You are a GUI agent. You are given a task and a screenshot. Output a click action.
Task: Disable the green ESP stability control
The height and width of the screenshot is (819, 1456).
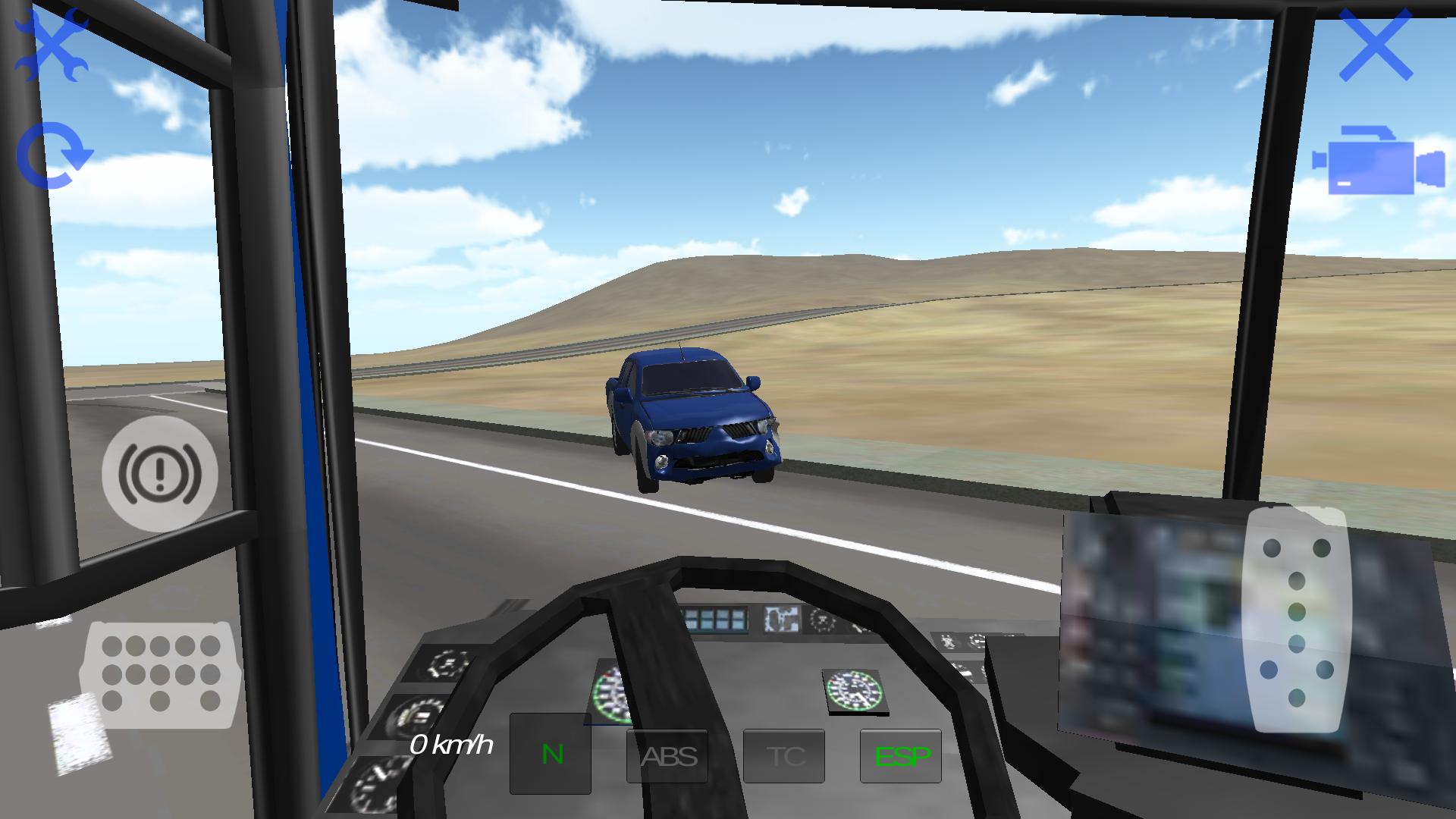(902, 755)
